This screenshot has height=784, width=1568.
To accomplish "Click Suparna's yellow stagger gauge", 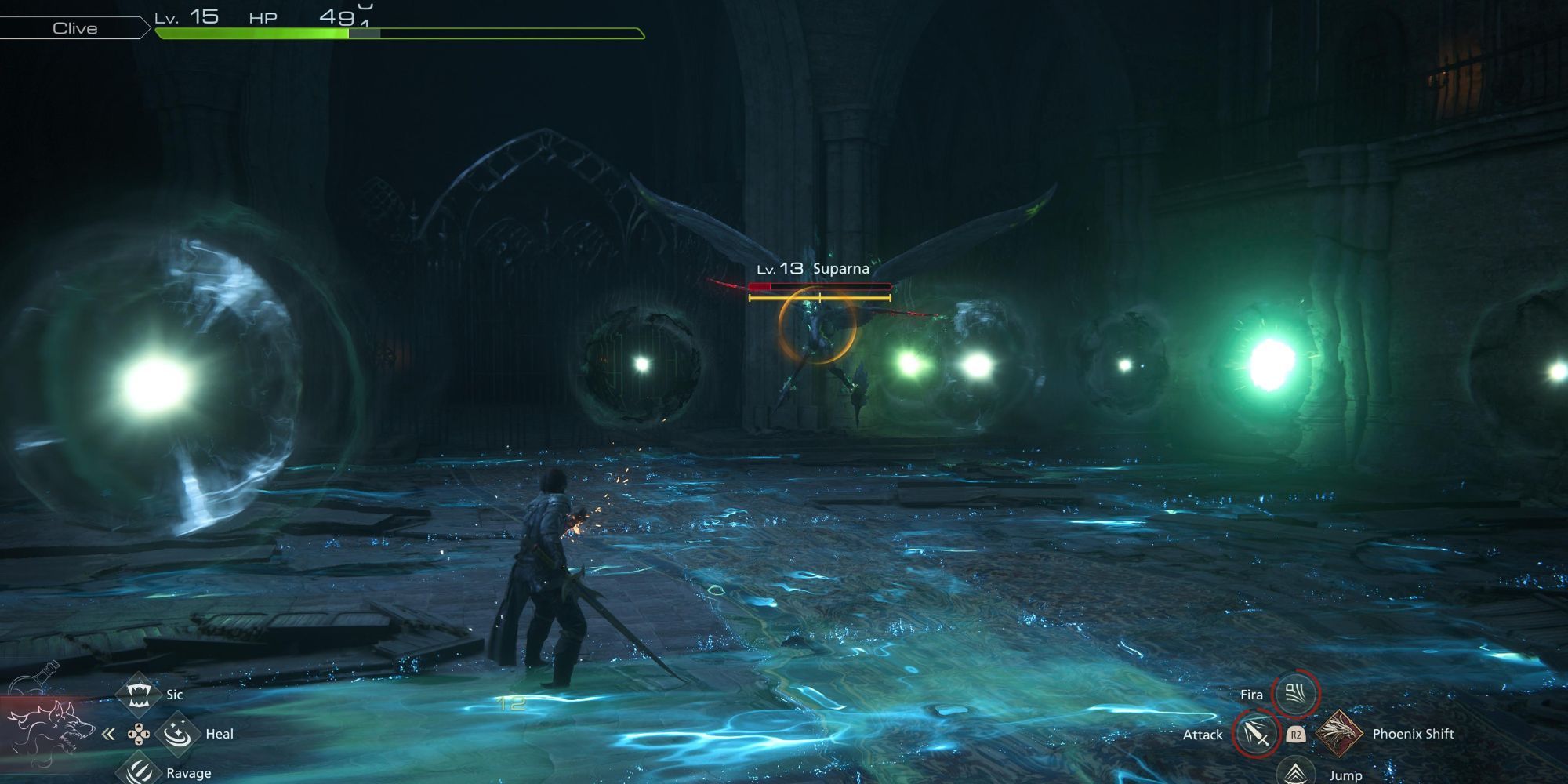I will click(818, 298).
